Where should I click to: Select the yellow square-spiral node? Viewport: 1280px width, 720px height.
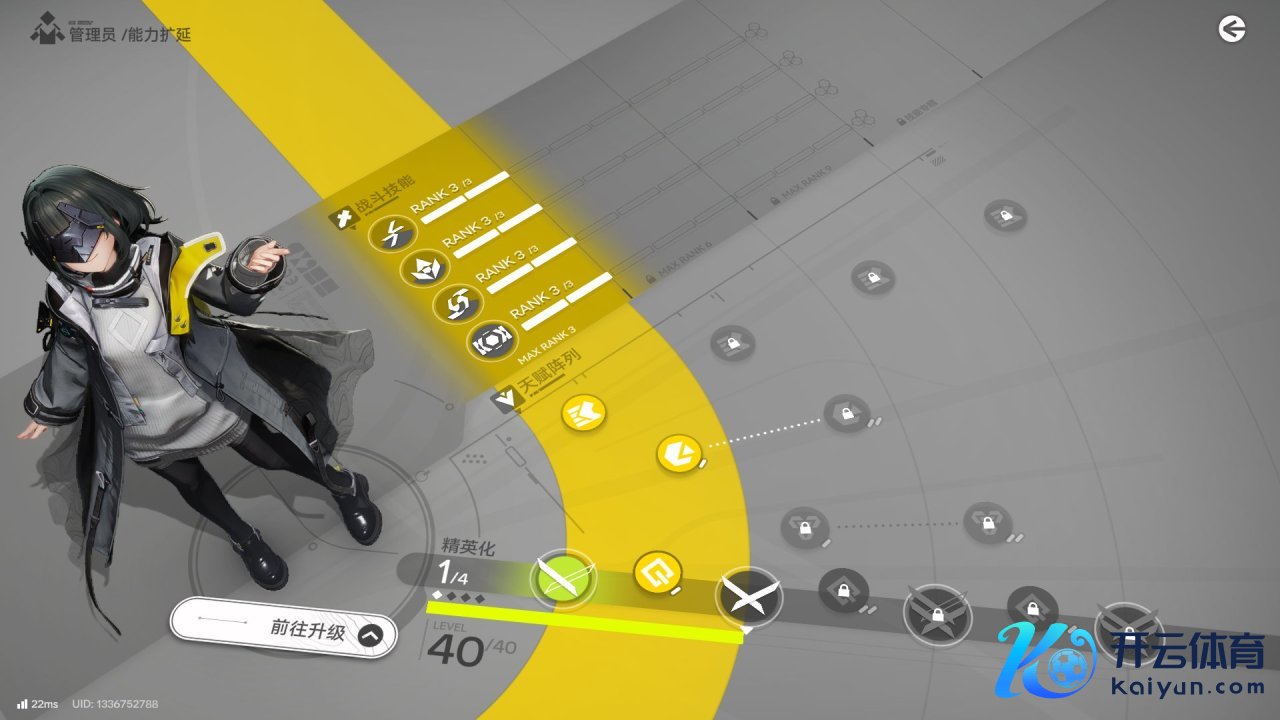coord(658,572)
